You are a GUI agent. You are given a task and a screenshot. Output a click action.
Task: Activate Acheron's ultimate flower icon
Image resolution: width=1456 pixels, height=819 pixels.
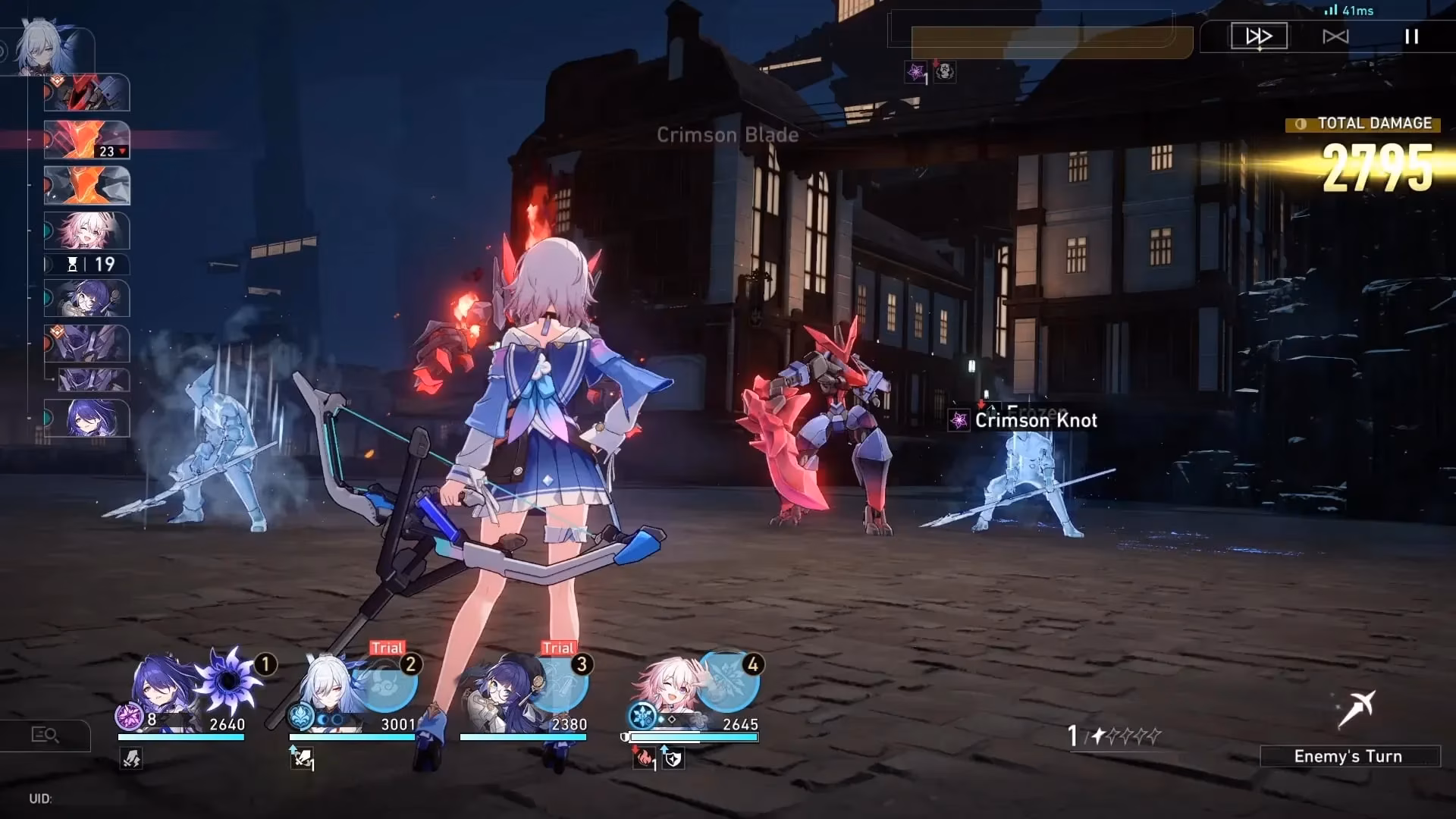pos(229,679)
